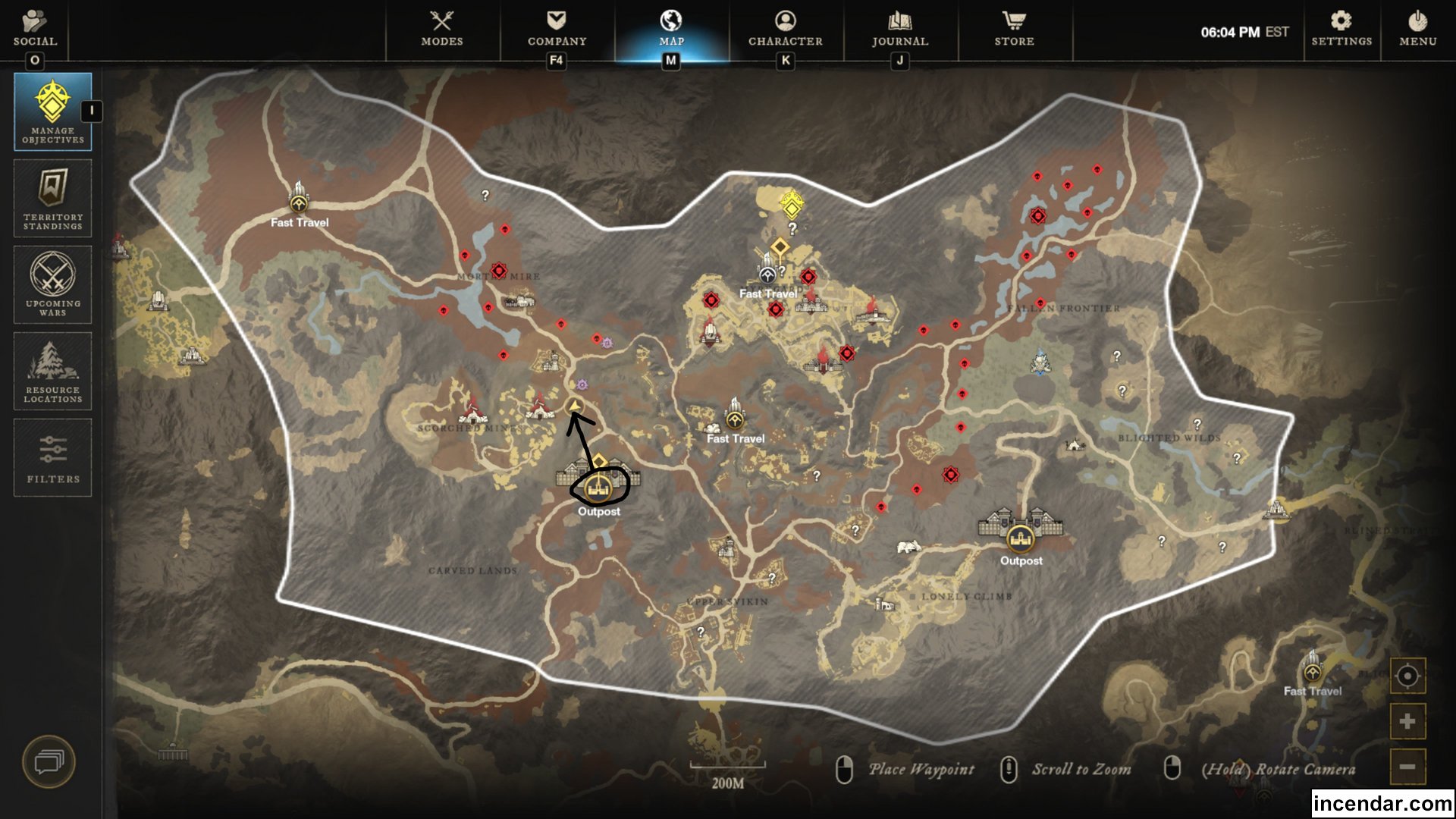The height and width of the screenshot is (819, 1456).
Task: View Upcoming Wars
Action: point(51,284)
